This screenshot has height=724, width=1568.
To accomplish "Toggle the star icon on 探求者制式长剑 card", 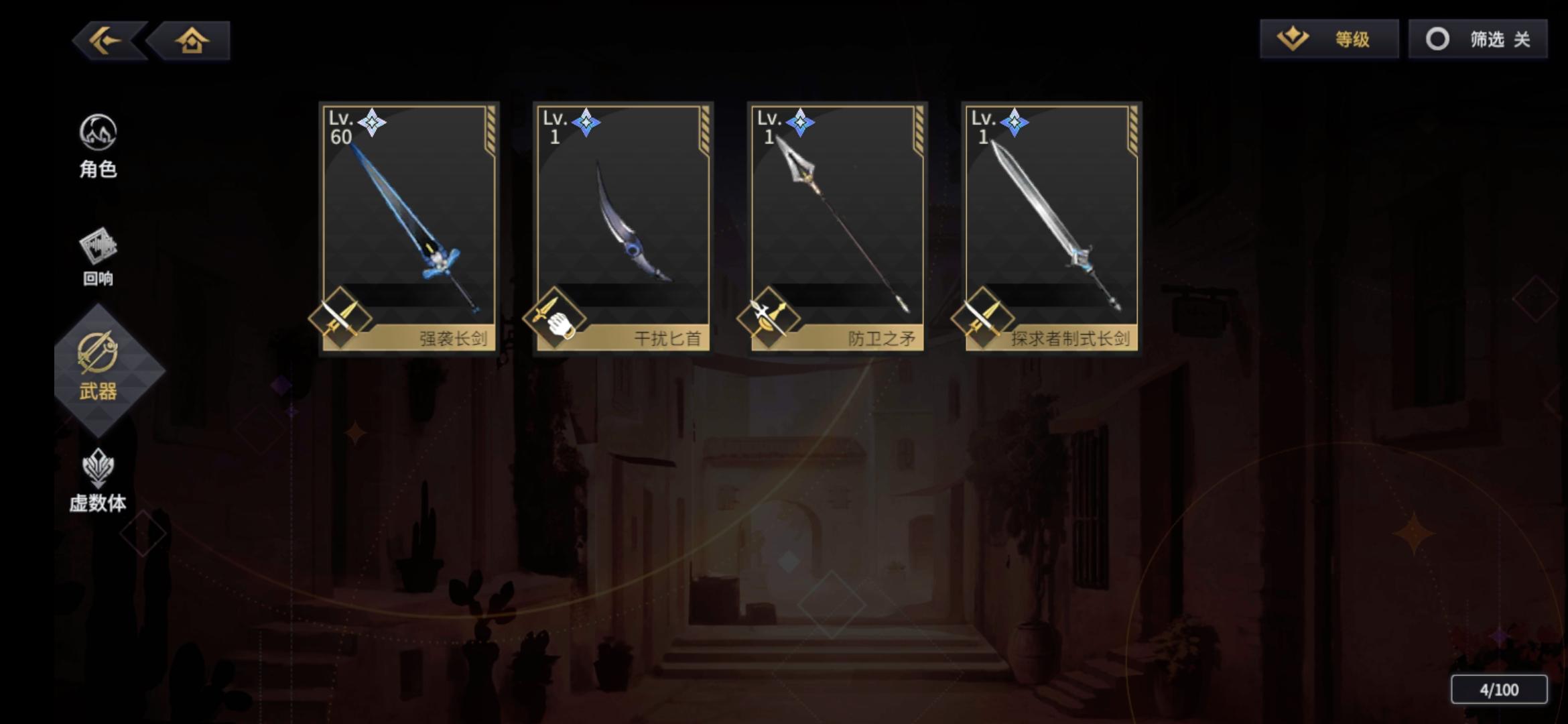I will pos(1016,123).
